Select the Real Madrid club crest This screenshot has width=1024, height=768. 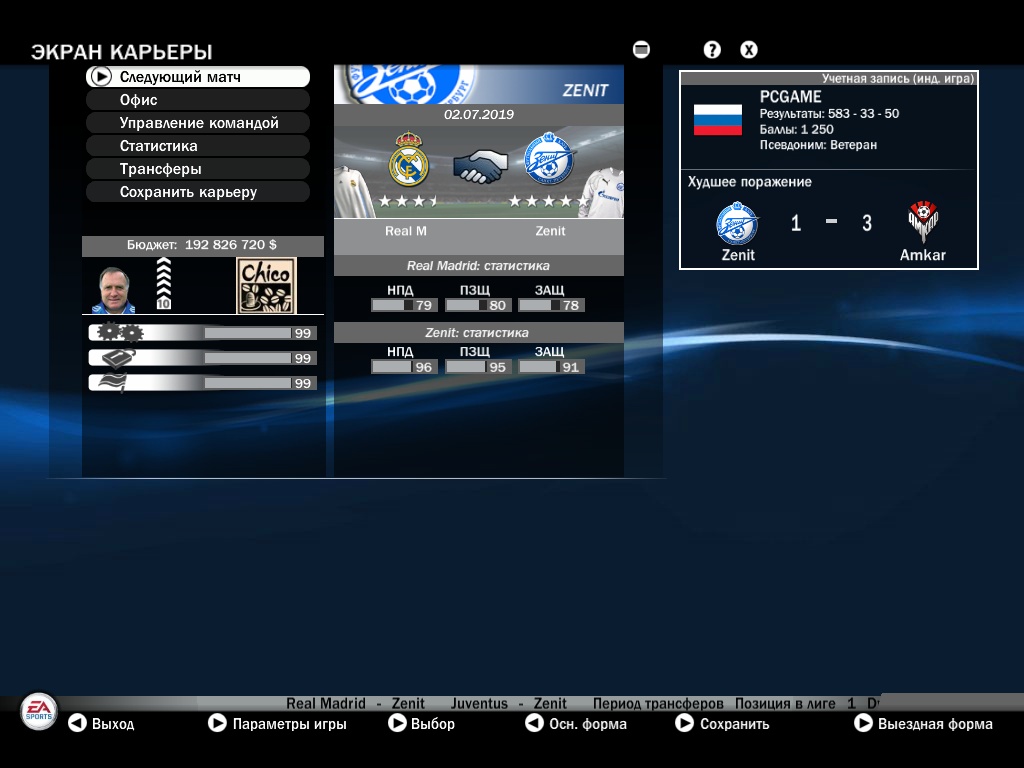(x=408, y=161)
